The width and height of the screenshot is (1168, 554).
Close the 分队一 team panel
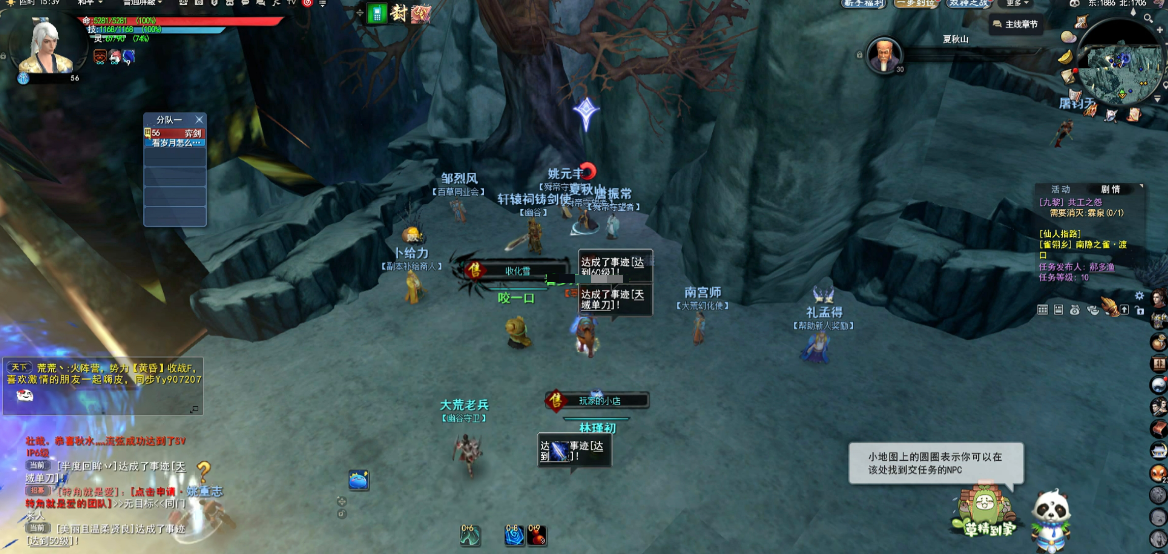tap(199, 119)
